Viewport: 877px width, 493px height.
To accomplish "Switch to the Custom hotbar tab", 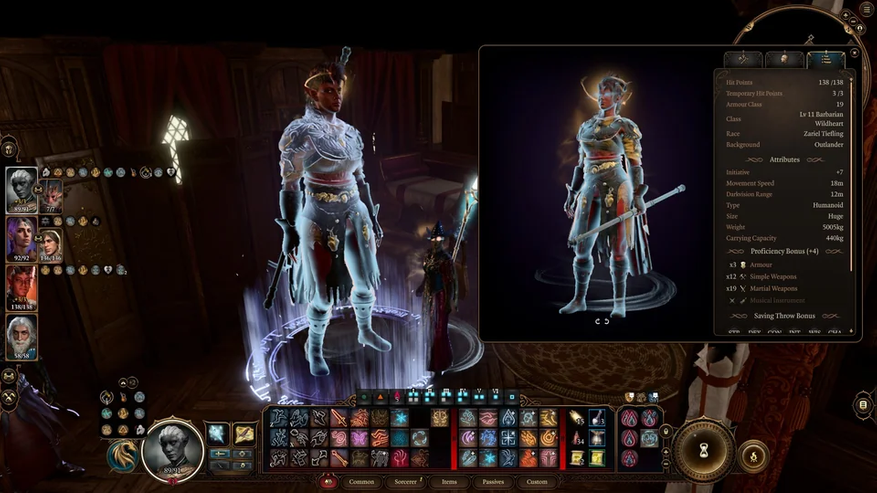I will click(537, 482).
